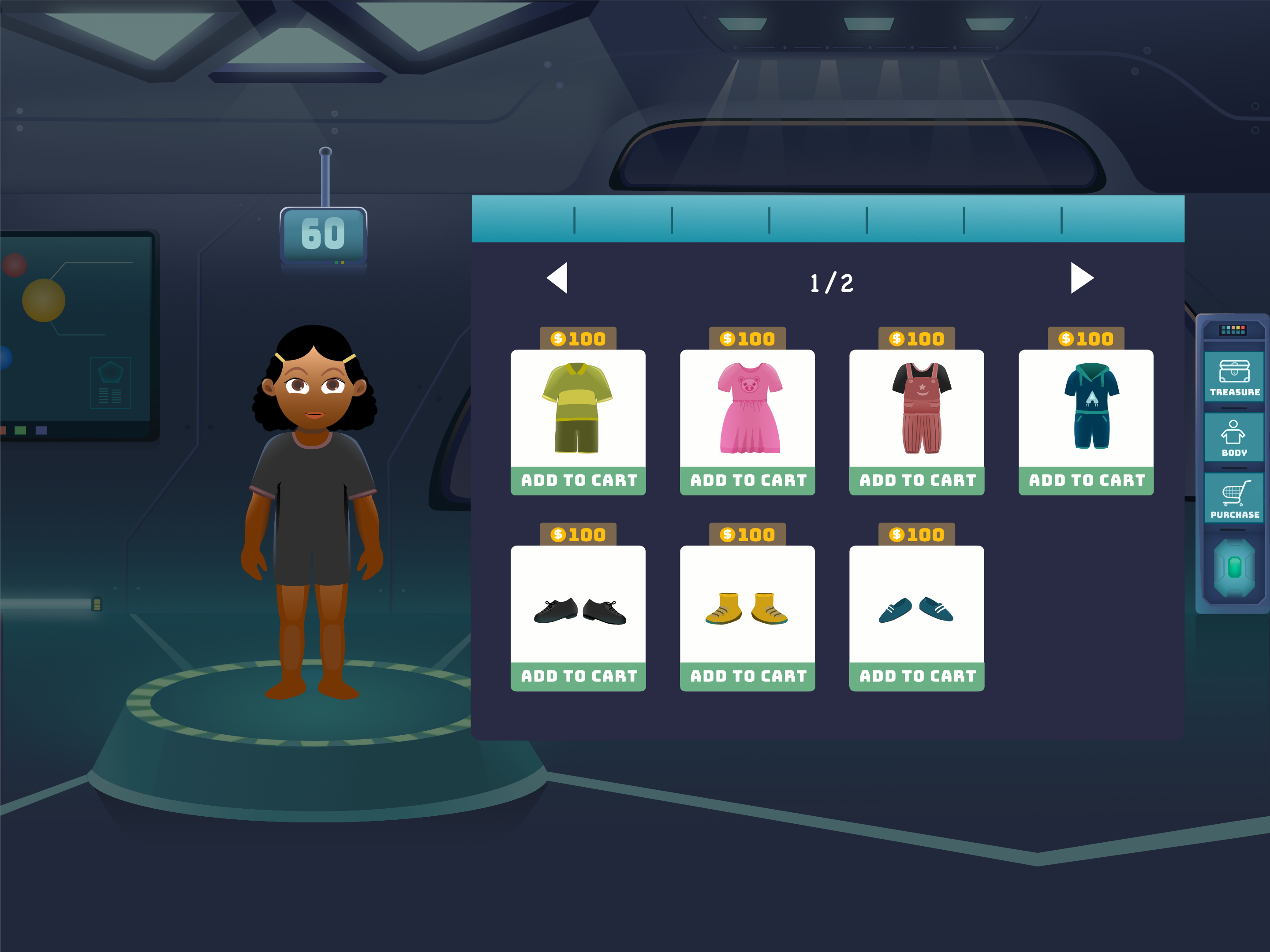The width and height of the screenshot is (1270, 952).
Task: Select the red overalls outfit image
Action: pos(917,408)
